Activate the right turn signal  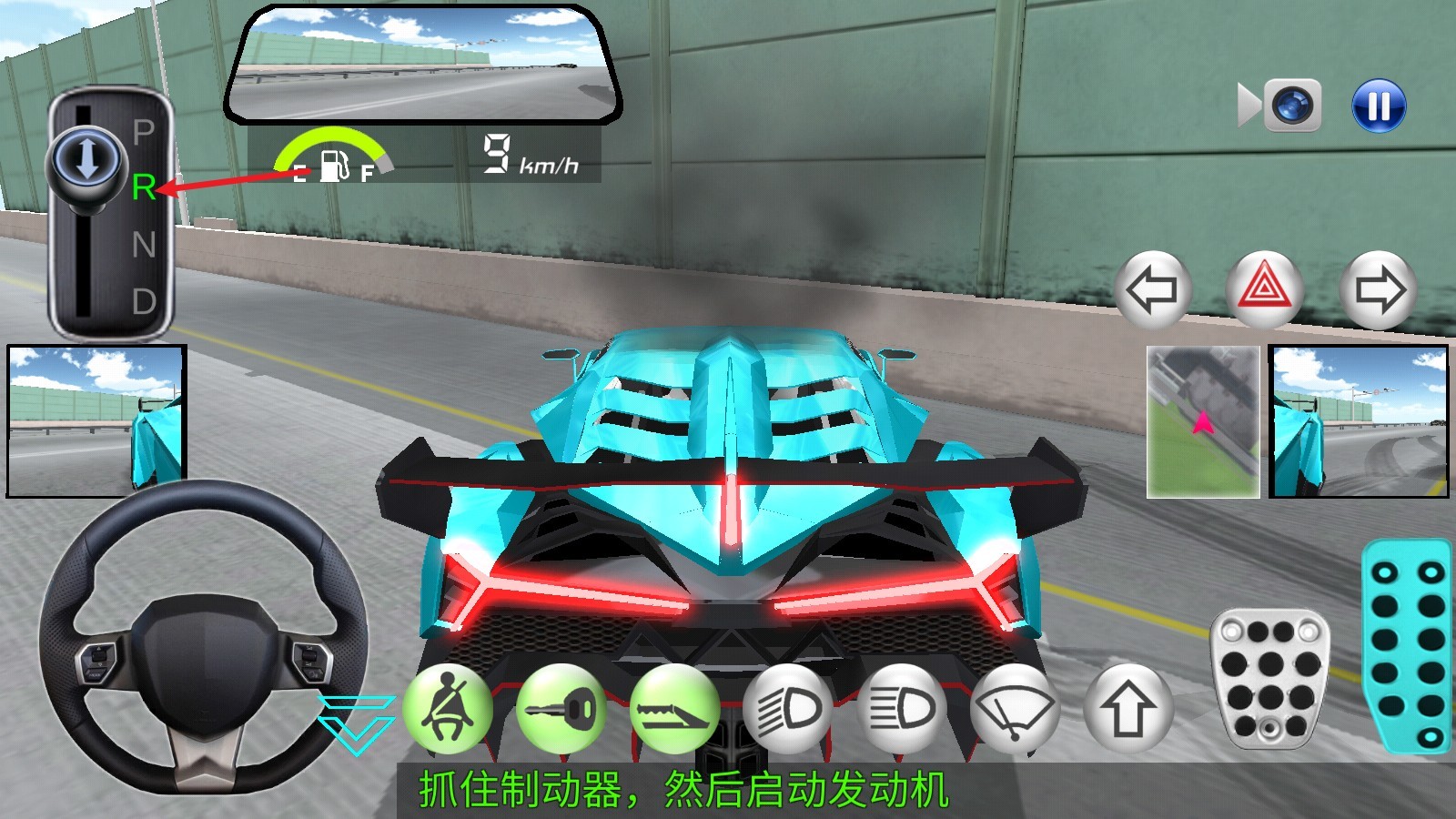[1380, 290]
